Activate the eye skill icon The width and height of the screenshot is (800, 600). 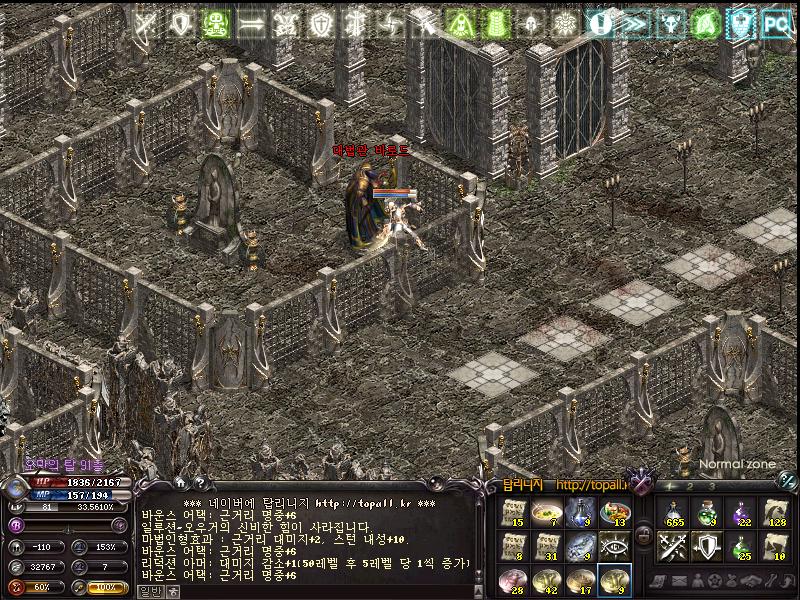point(614,546)
